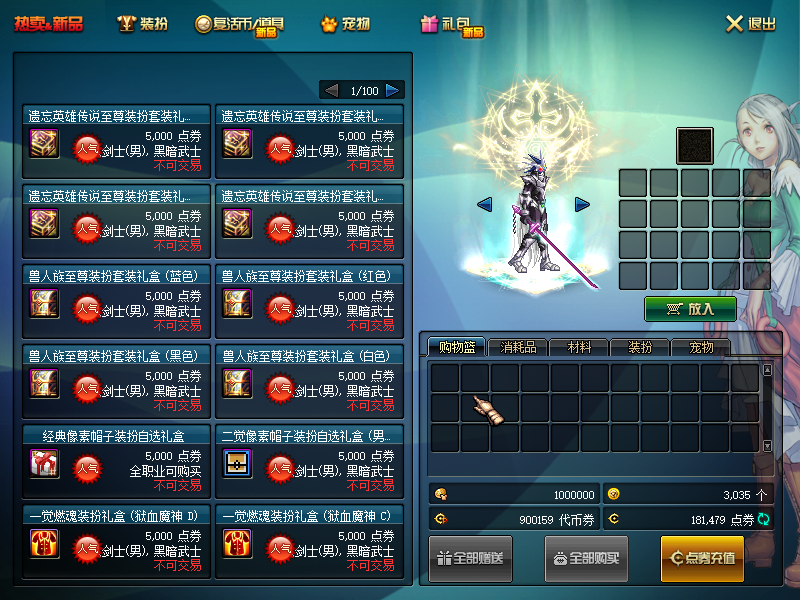
Task: Go to the previous shop page
Action: click(x=331, y=90)
